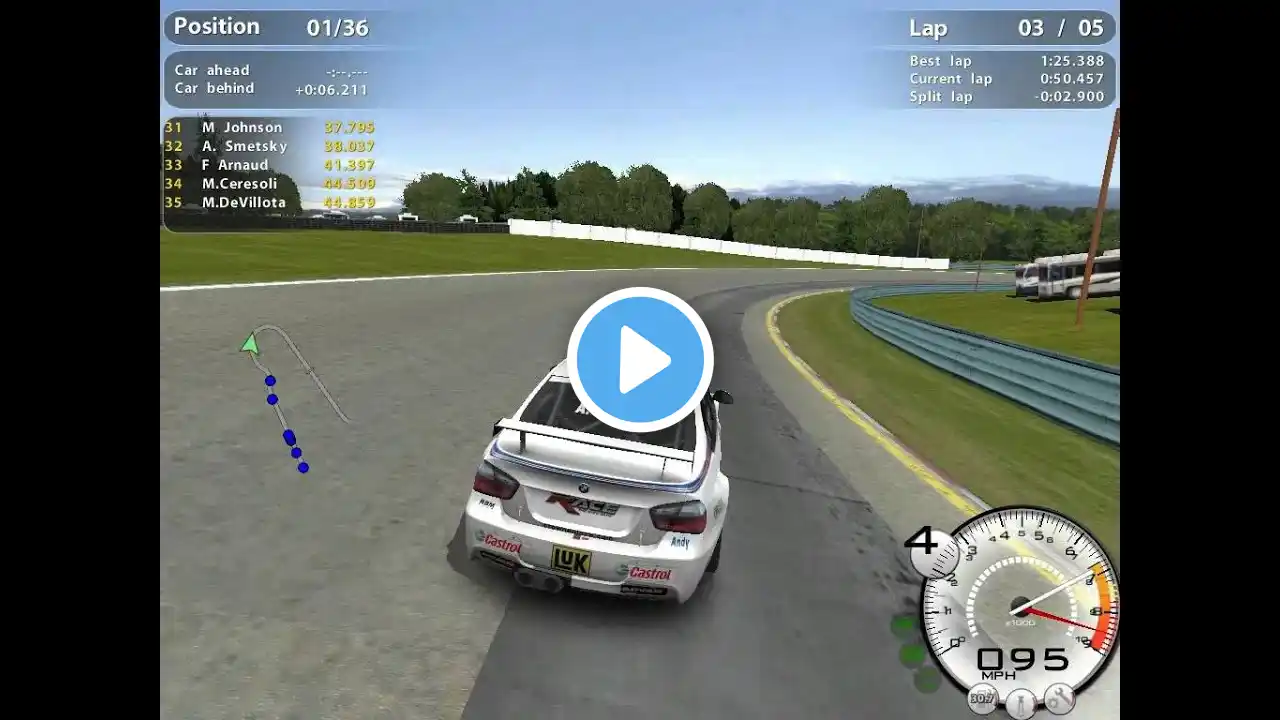Click the middle icon under the speedometer
The width and height of the screenshot is (1280, 720).
1020,703
